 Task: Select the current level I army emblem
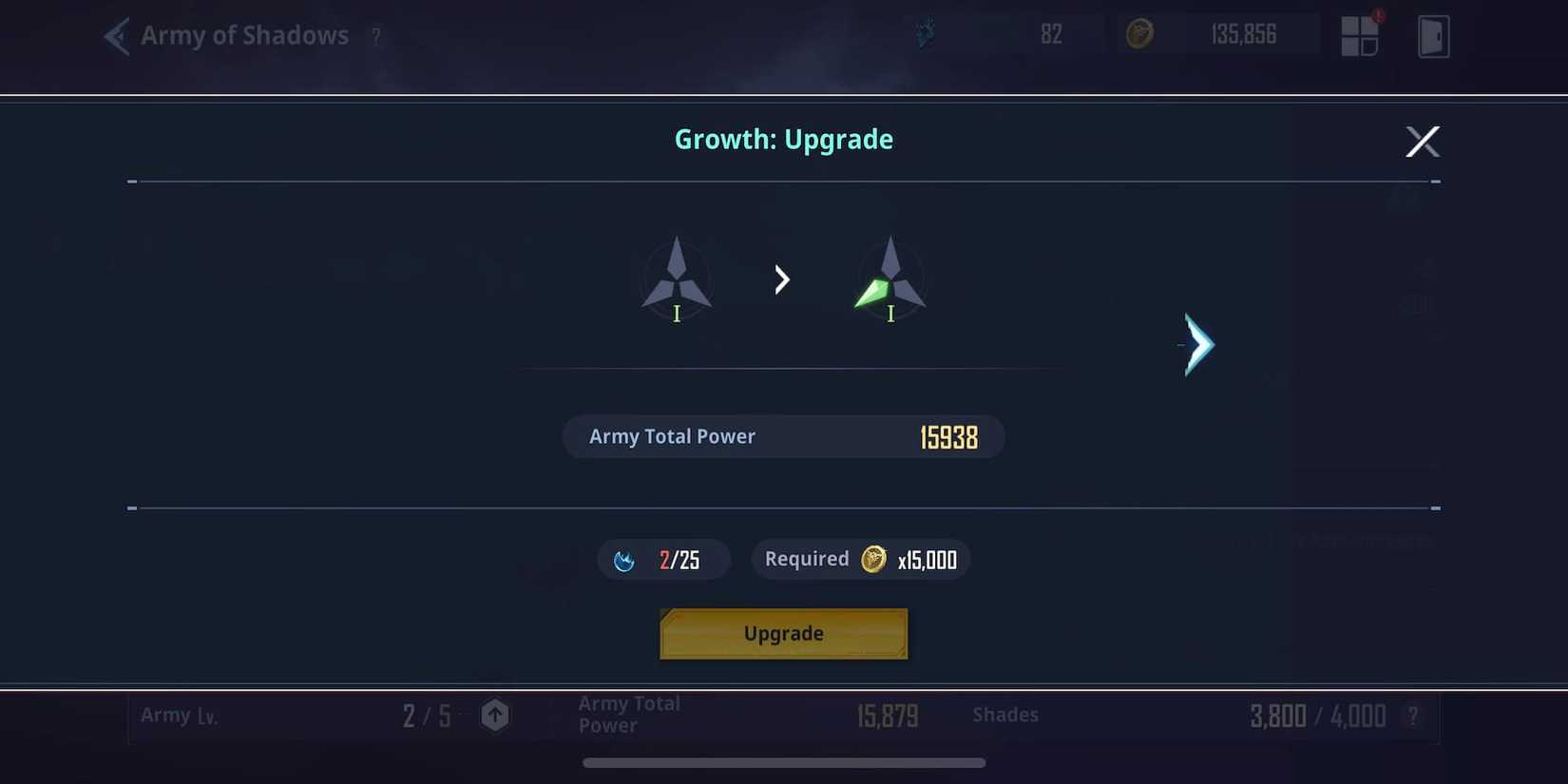tap(677, 278)
